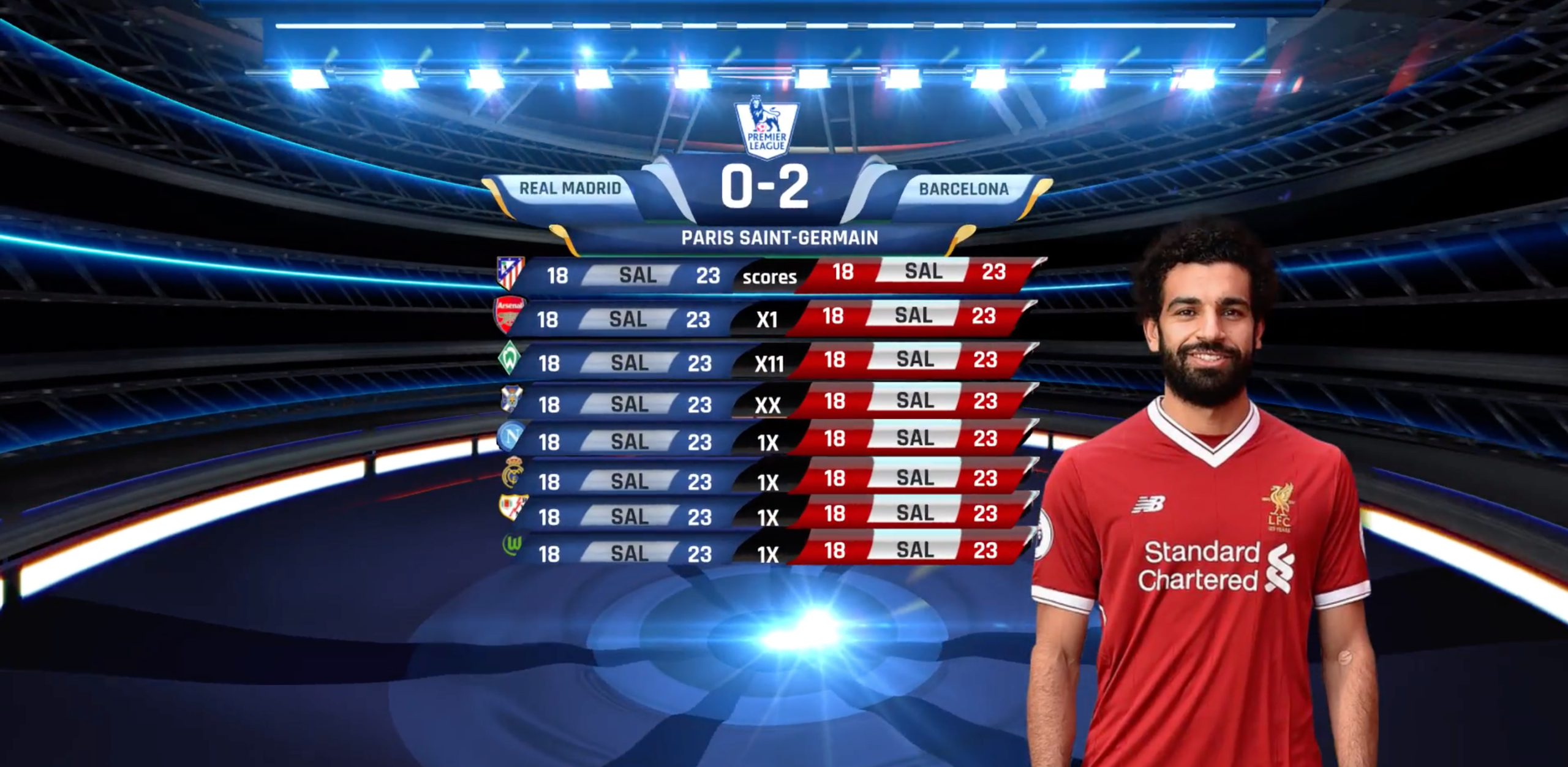Viewport: 1568px width, 767px height.
Task: Choose the Atletico Madrid crest row
Action: pos(510,273)
